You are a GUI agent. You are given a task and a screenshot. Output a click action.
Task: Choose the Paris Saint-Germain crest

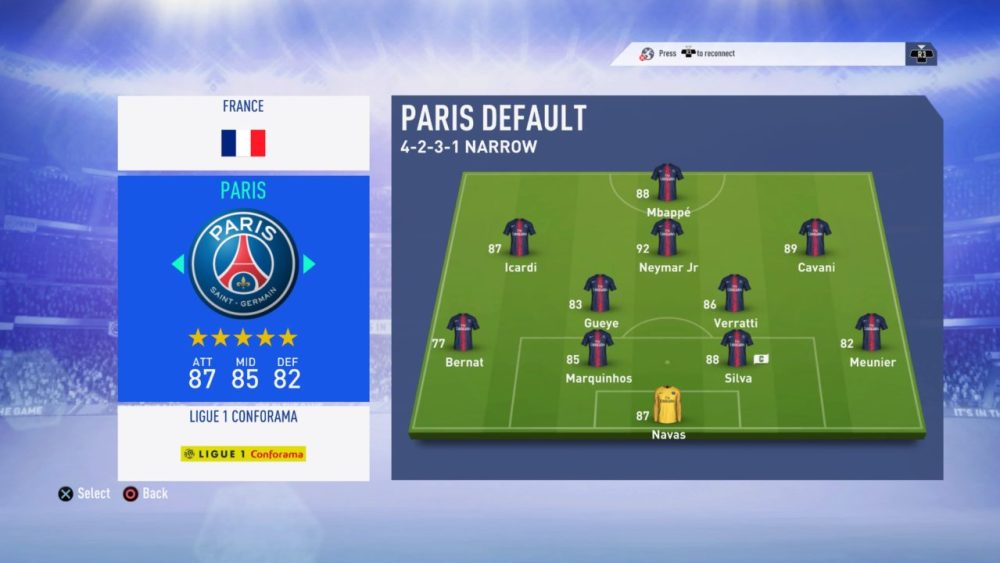click(243, 264)
